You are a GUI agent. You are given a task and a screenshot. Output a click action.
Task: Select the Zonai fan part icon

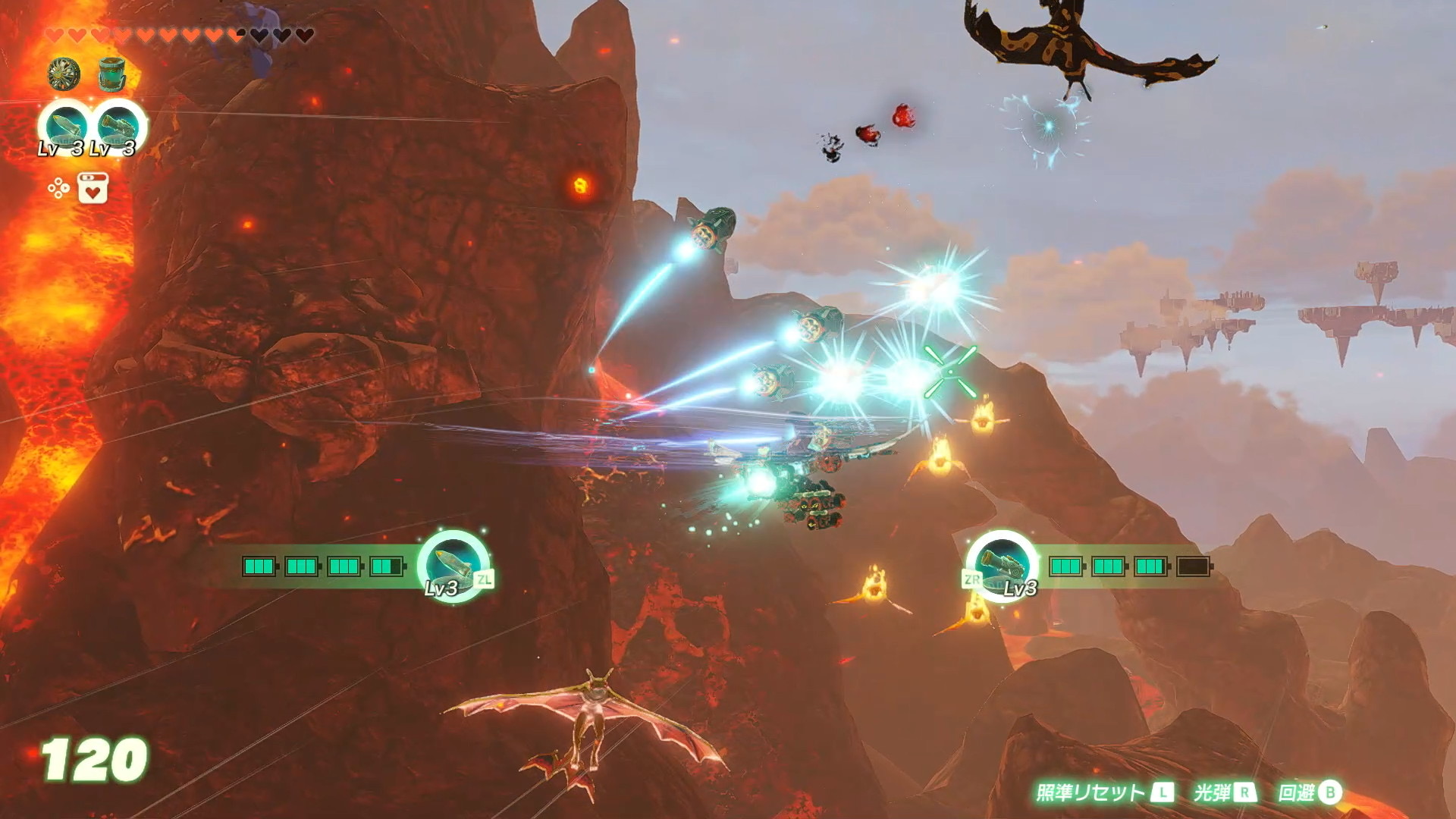pyautogui.click(x=64, y=74)
